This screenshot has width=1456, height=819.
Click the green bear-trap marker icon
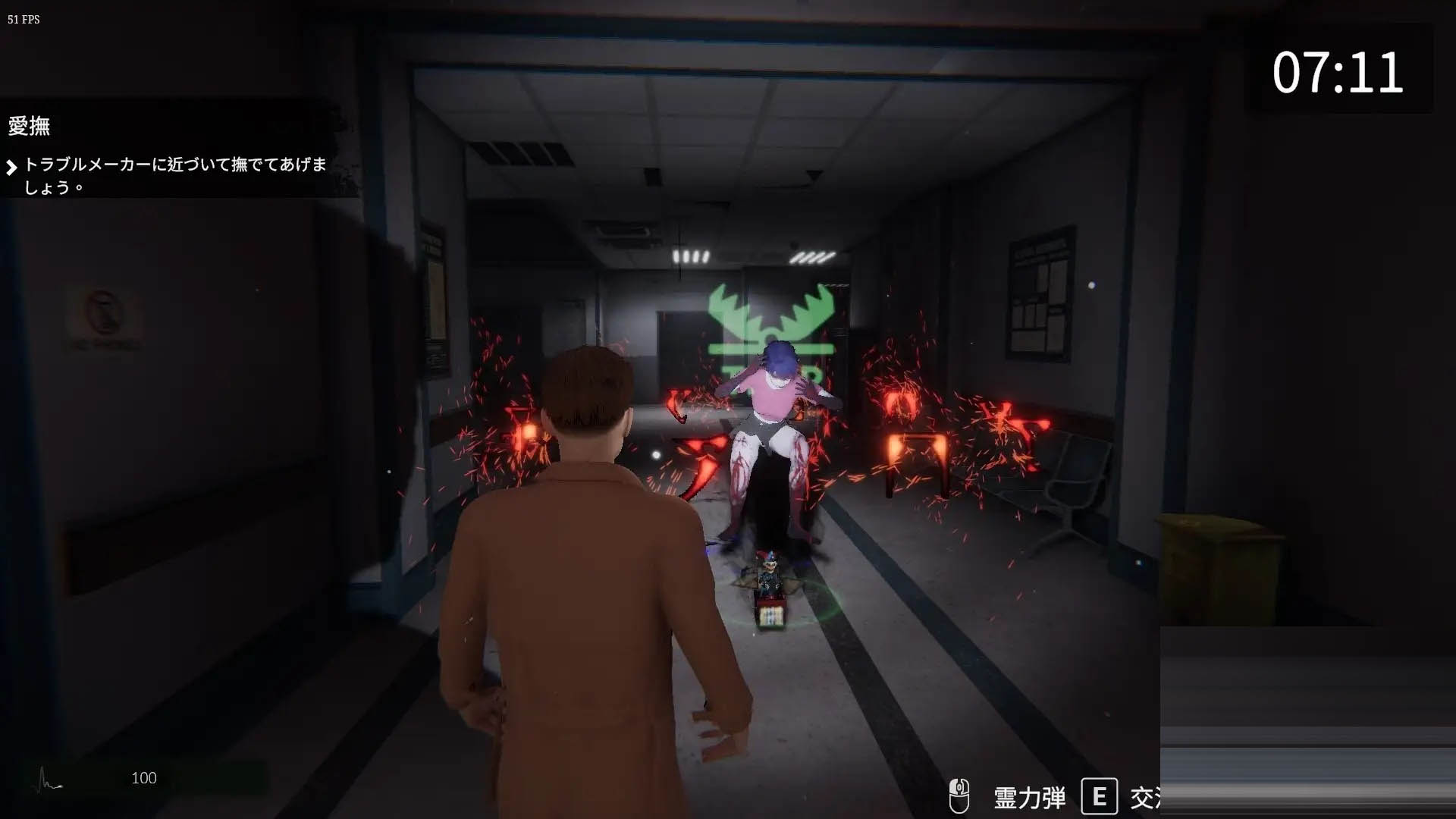(x=770, y=323)
